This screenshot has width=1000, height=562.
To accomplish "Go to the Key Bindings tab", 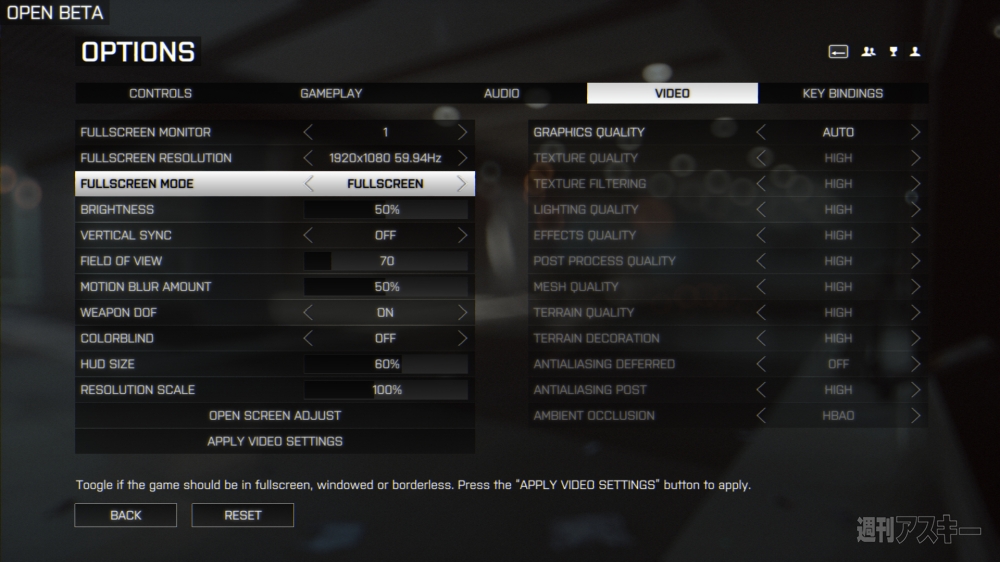I will tap(842, 93).
